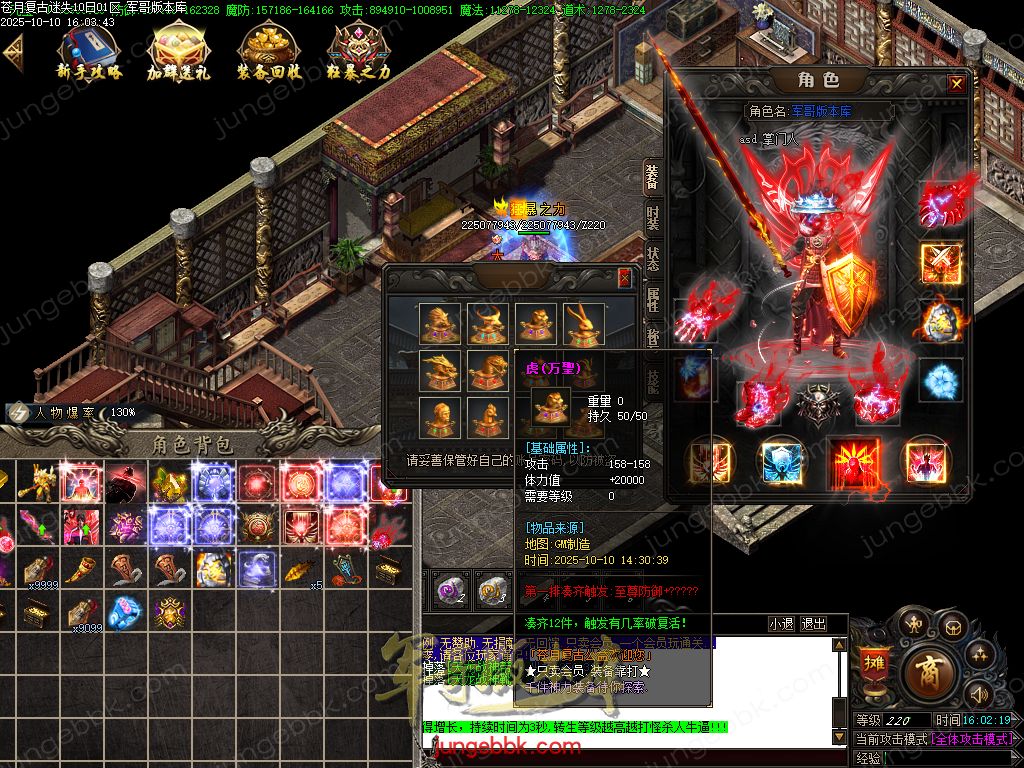This screenshot has height=768, width=1024.
Task: Select the rabbit statue in the zodiac window
Action: [x=583, y=323]
